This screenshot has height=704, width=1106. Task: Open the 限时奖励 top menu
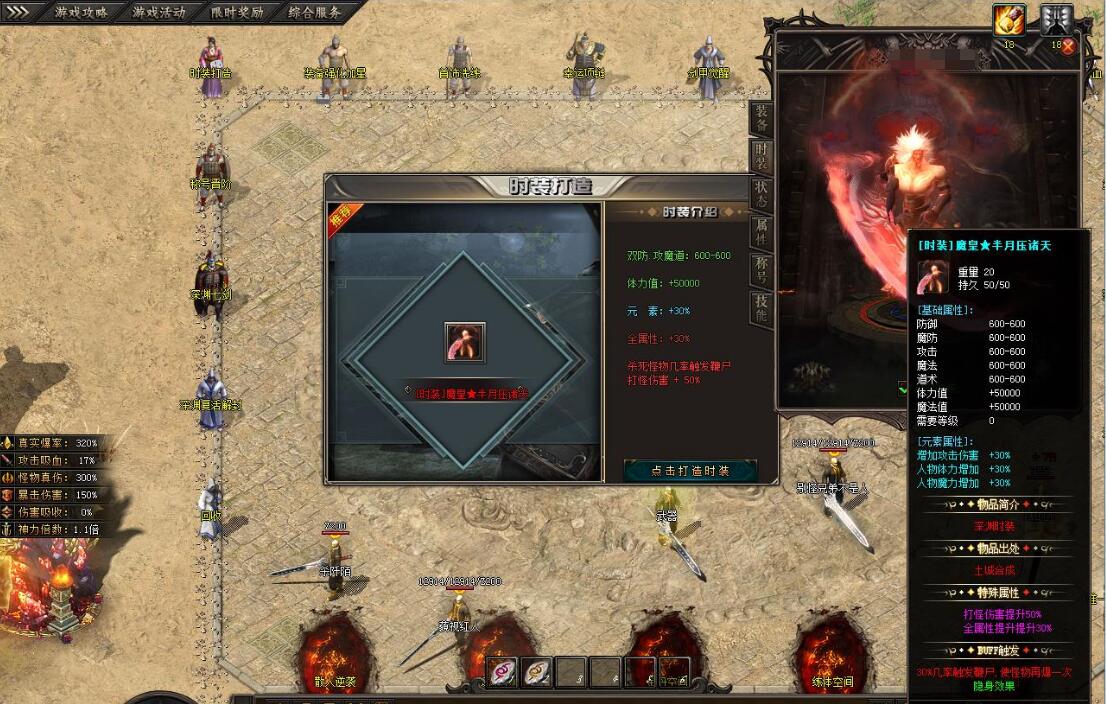[x=237, y=13]
